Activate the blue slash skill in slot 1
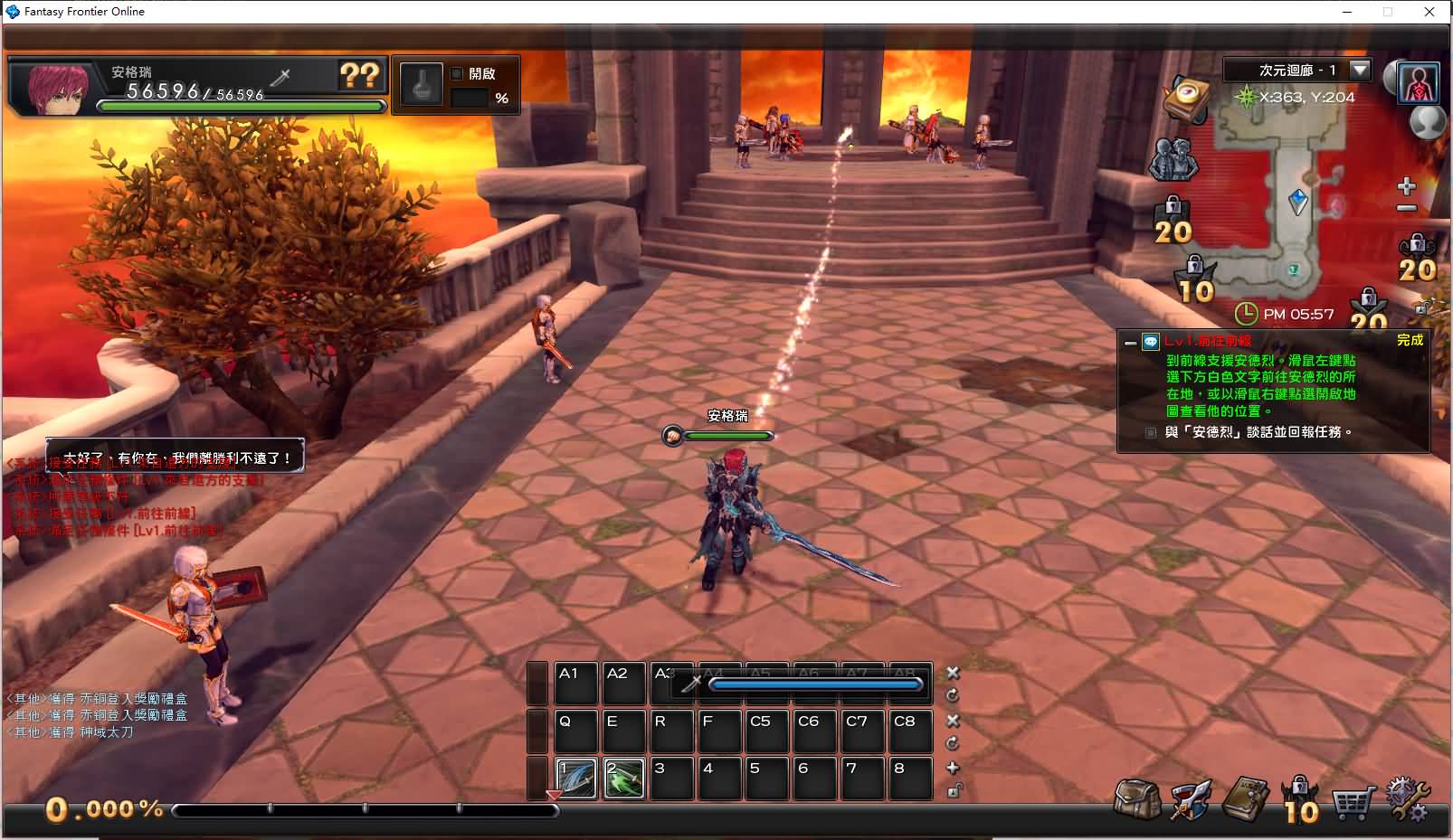 click(575, 778)
